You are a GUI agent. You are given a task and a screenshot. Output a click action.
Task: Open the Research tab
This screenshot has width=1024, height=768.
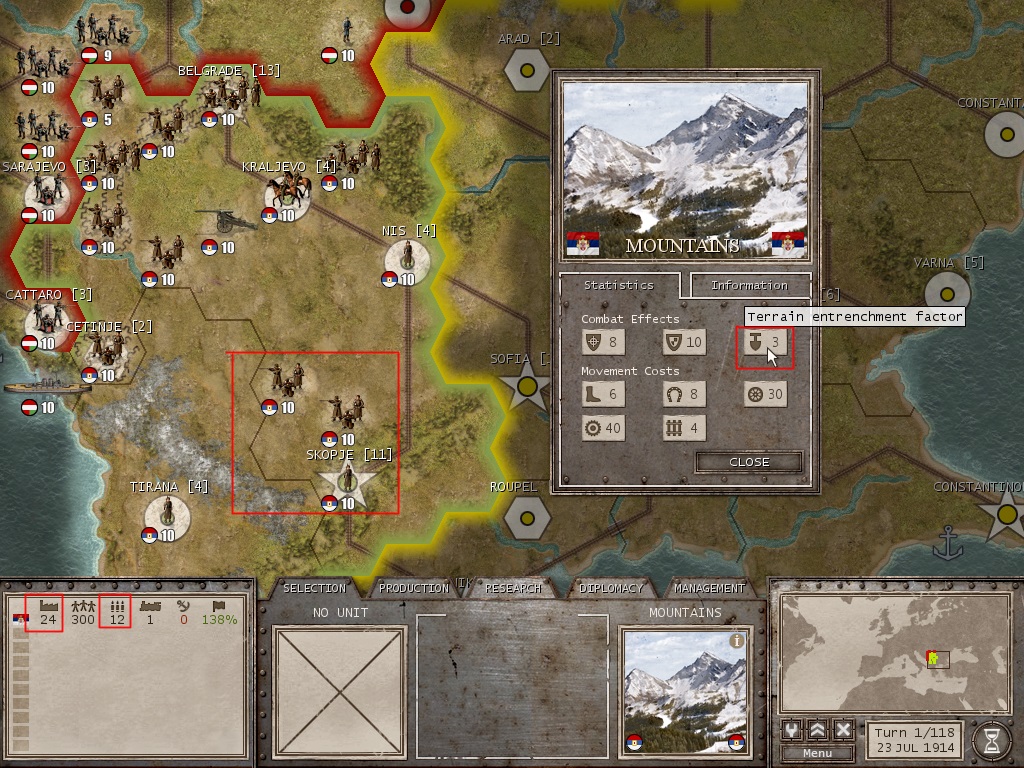[x=513, y=588]
